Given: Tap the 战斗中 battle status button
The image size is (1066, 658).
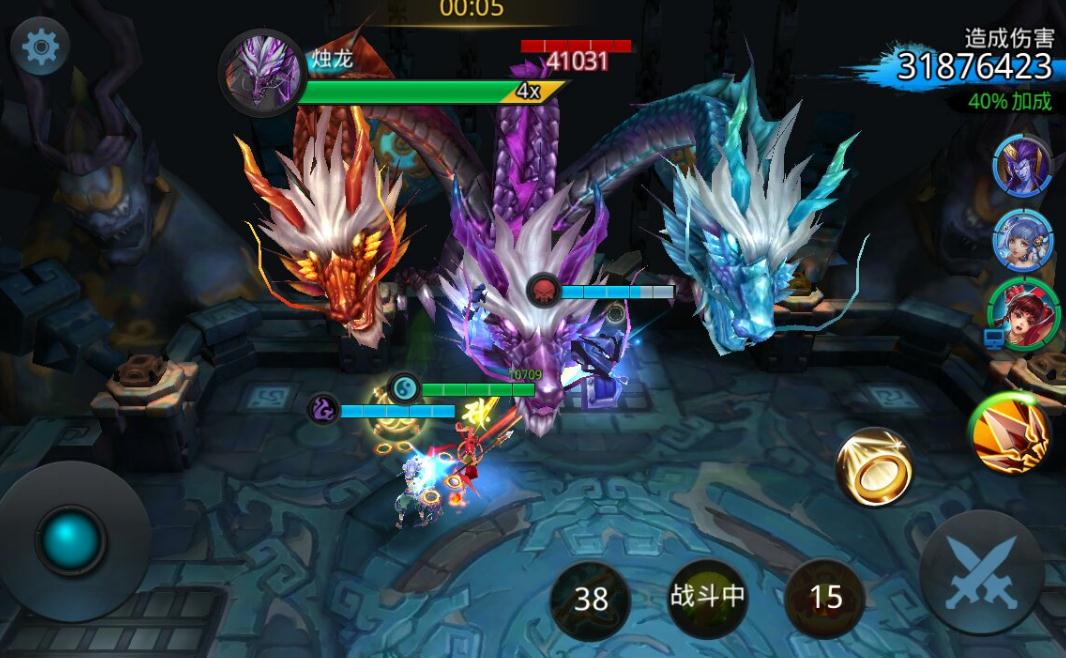Looking at the screenshot, I should (707, 597).
